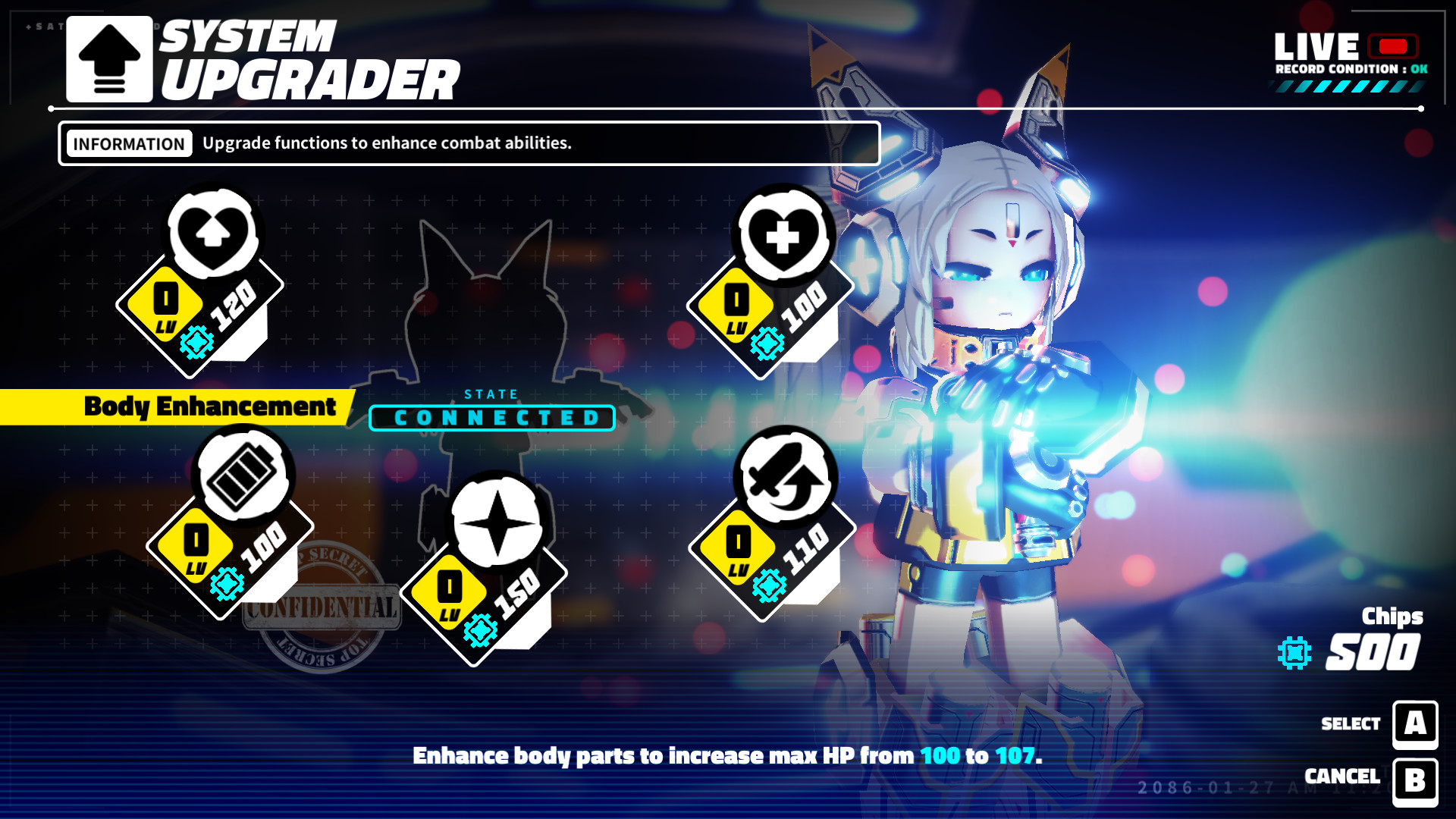
Task: Open the INFORMATION banner details
Action: (x=127, y=143)
